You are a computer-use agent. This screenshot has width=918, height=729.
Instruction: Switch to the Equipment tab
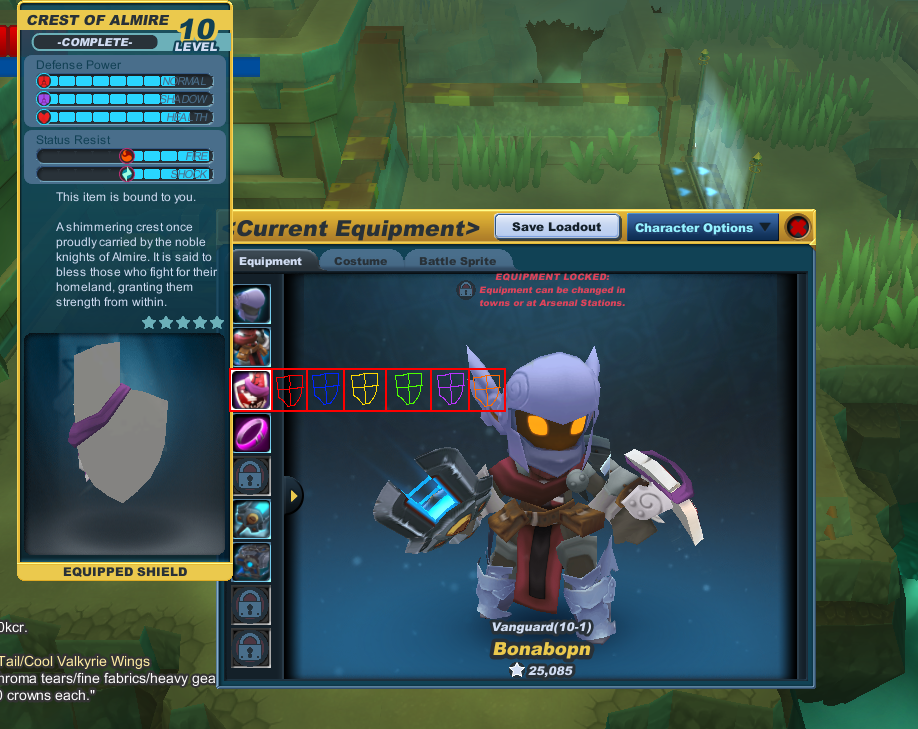tap(270, 261)
